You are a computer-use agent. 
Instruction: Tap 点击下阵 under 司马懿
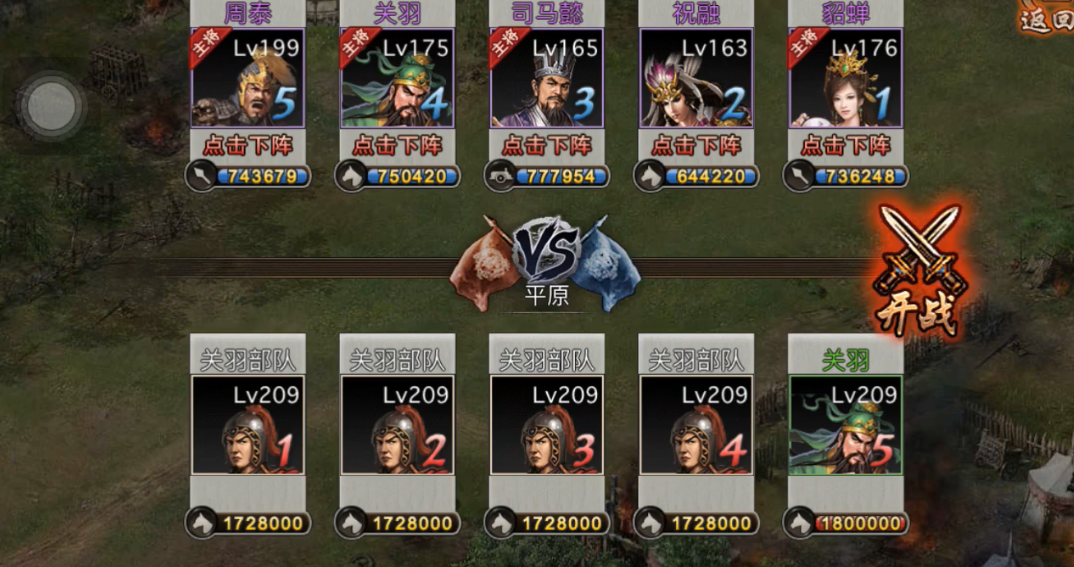pyautogui.click(x=546, y=146)
